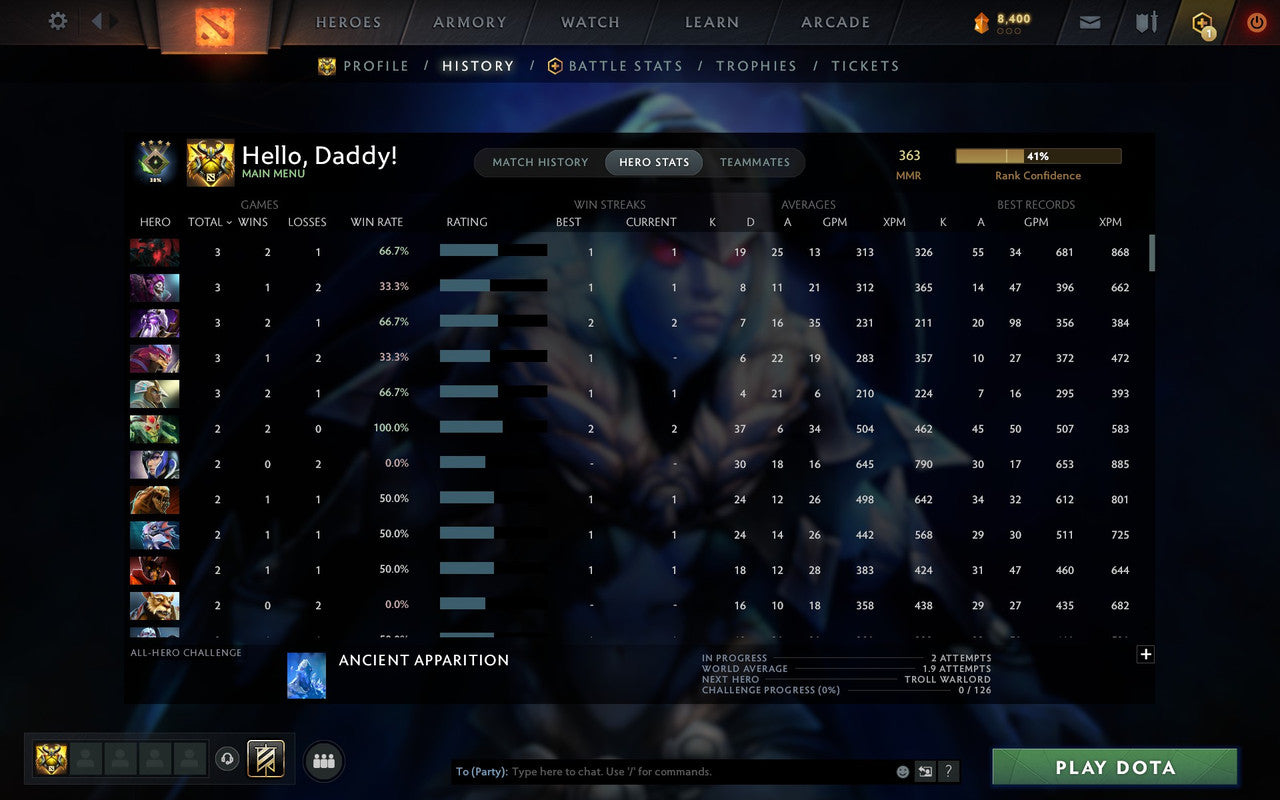Open the WATCH menu
1280x800 pixels.
(589, 21)
